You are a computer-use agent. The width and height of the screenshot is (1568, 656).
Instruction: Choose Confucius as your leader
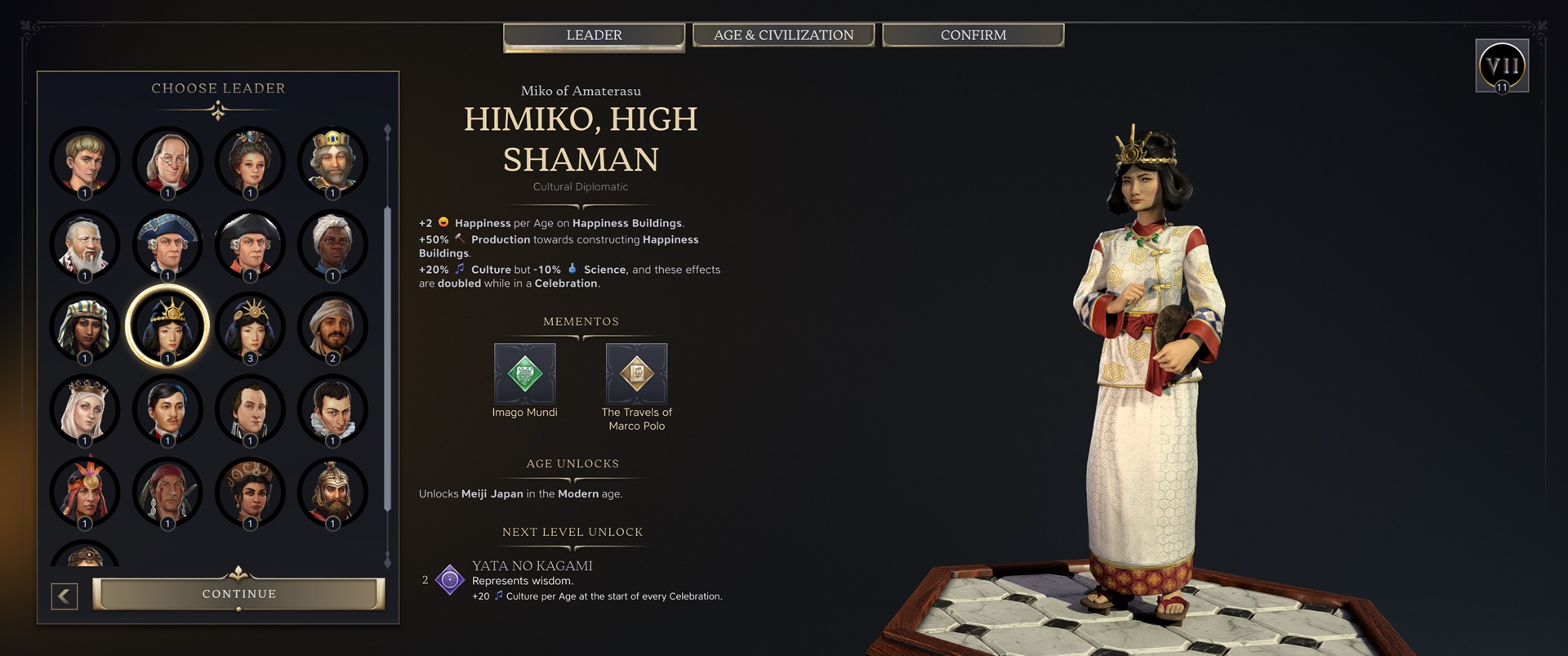pyautogui.click(x=84, y=244)
